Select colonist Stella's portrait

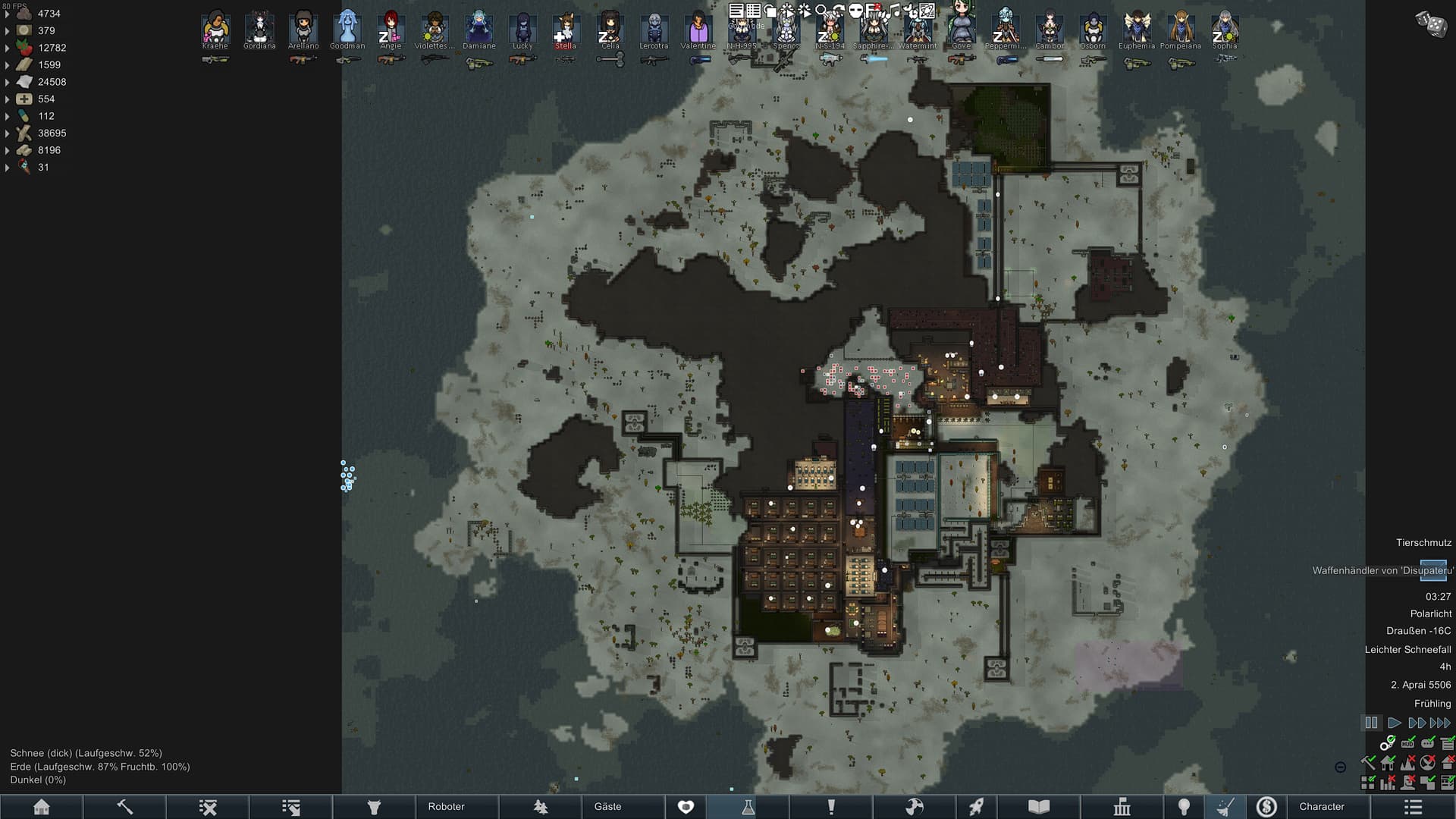566,29
